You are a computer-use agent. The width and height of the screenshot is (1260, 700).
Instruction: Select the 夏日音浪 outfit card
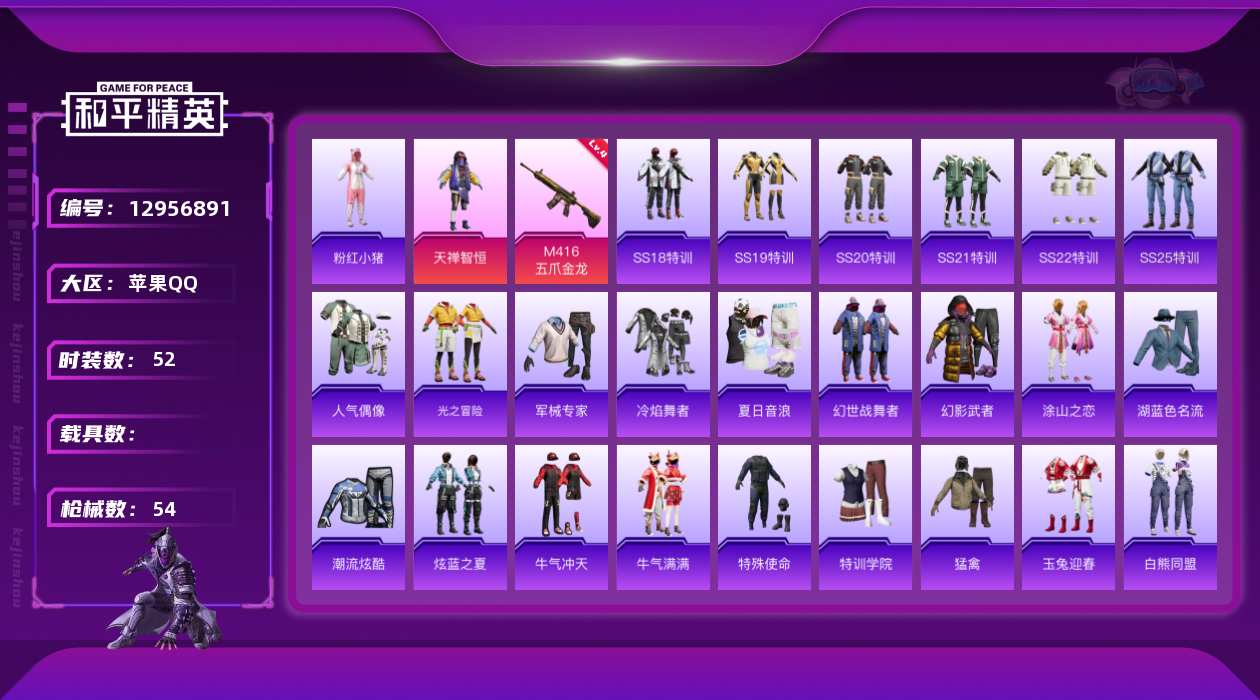tap(764, 364)
